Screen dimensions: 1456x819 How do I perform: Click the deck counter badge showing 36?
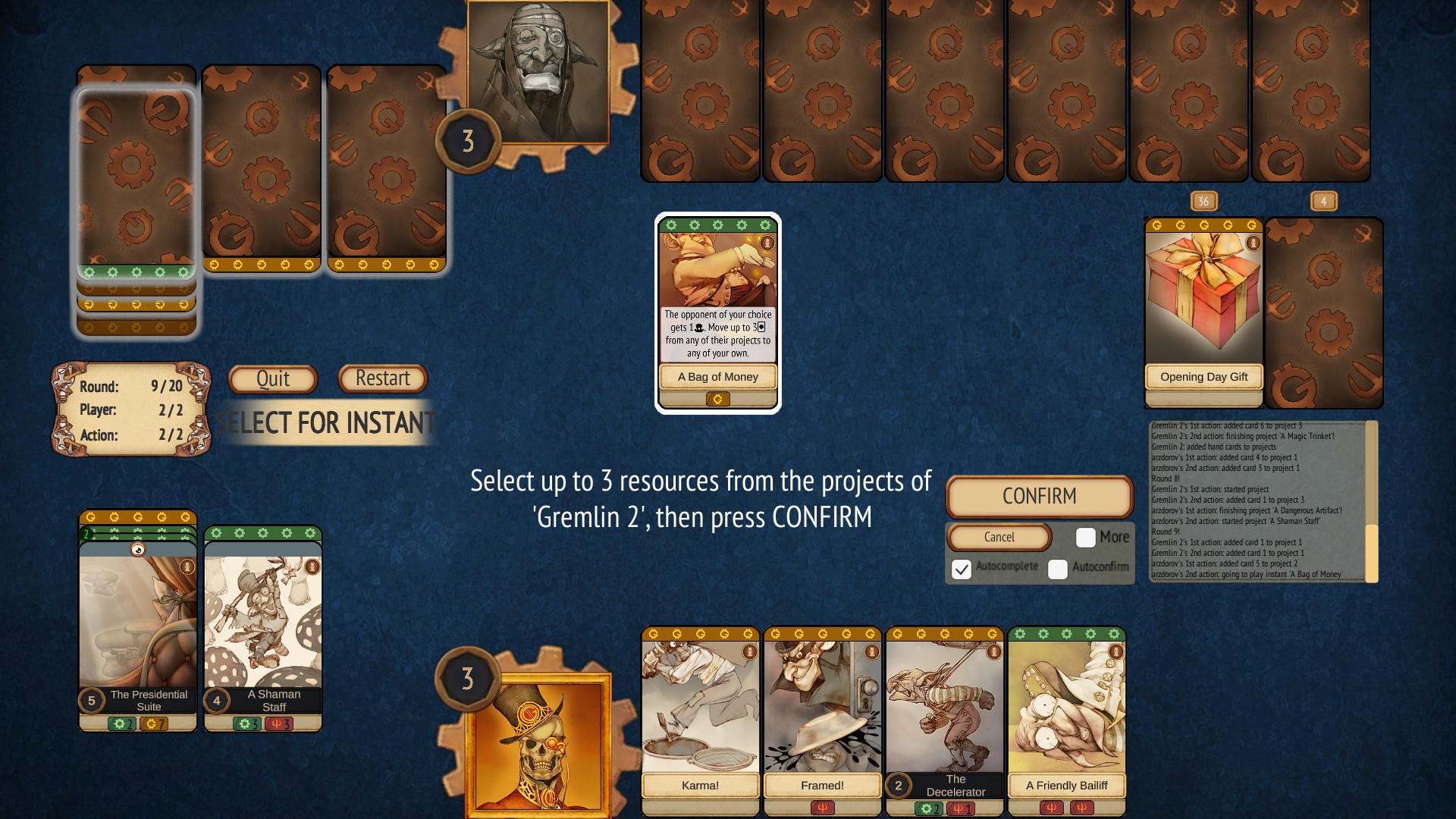pyautogui.click(x=1203, y=200)
